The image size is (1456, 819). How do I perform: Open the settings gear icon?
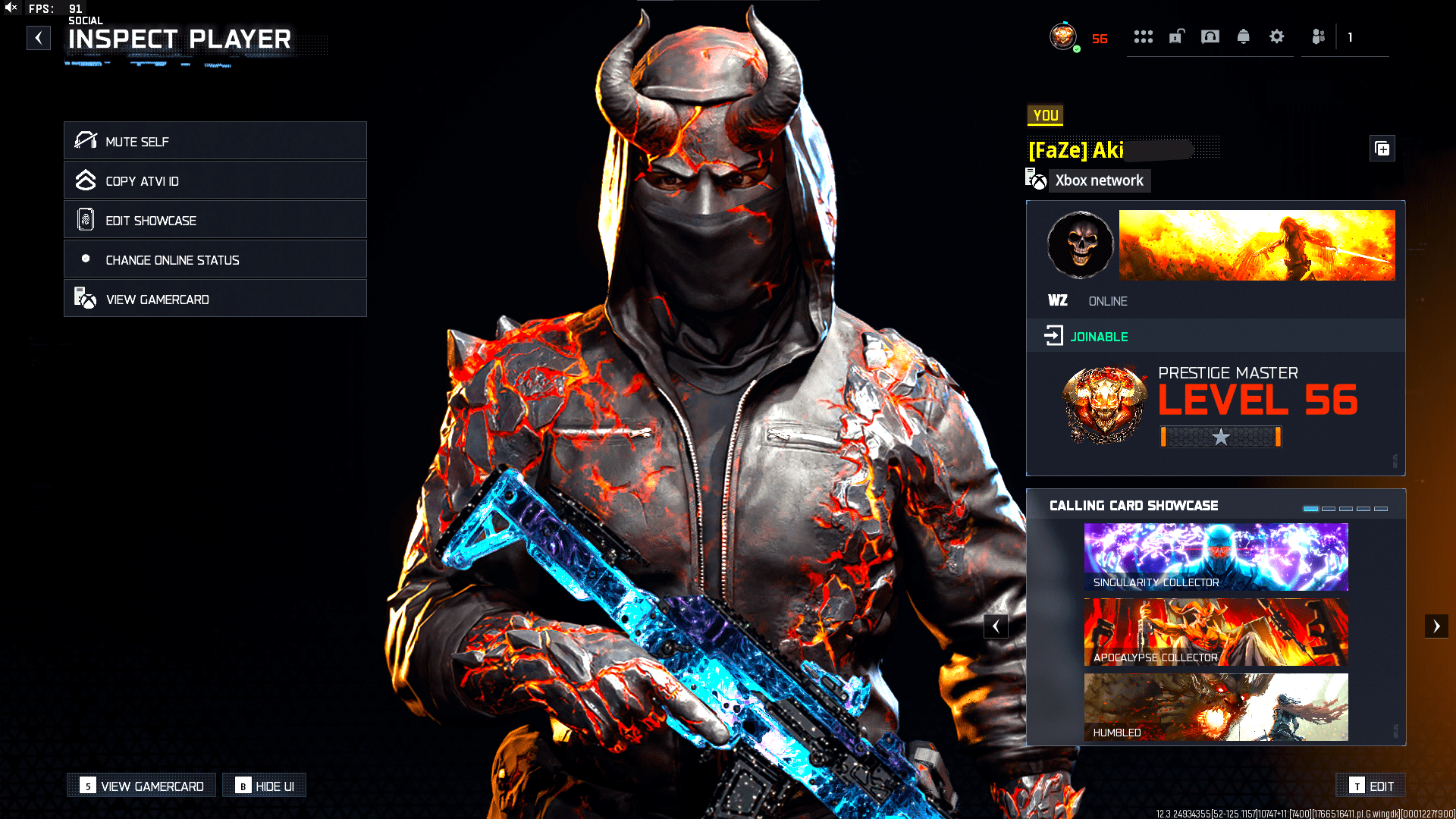(1276, 36)
